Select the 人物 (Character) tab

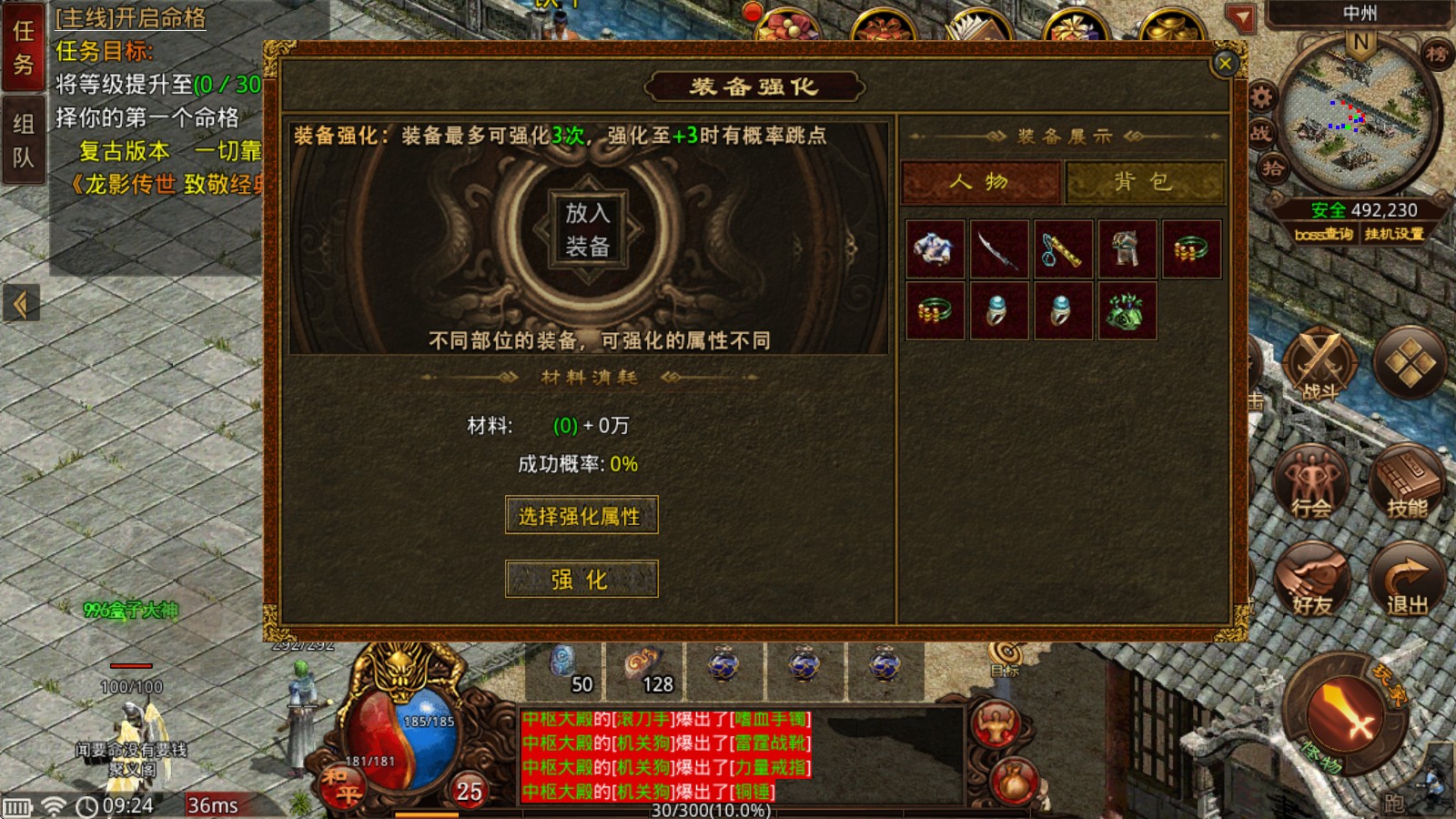point(980,181)
